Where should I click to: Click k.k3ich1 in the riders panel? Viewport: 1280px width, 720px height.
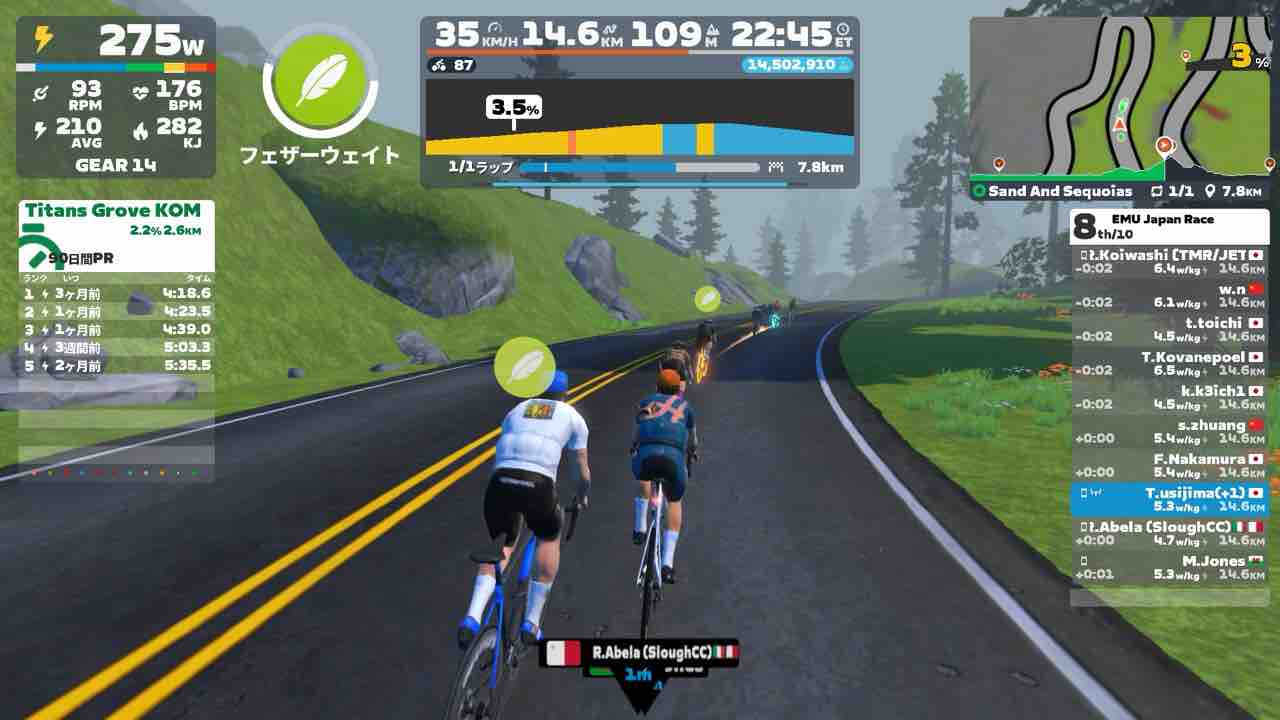pos(1169,398)
